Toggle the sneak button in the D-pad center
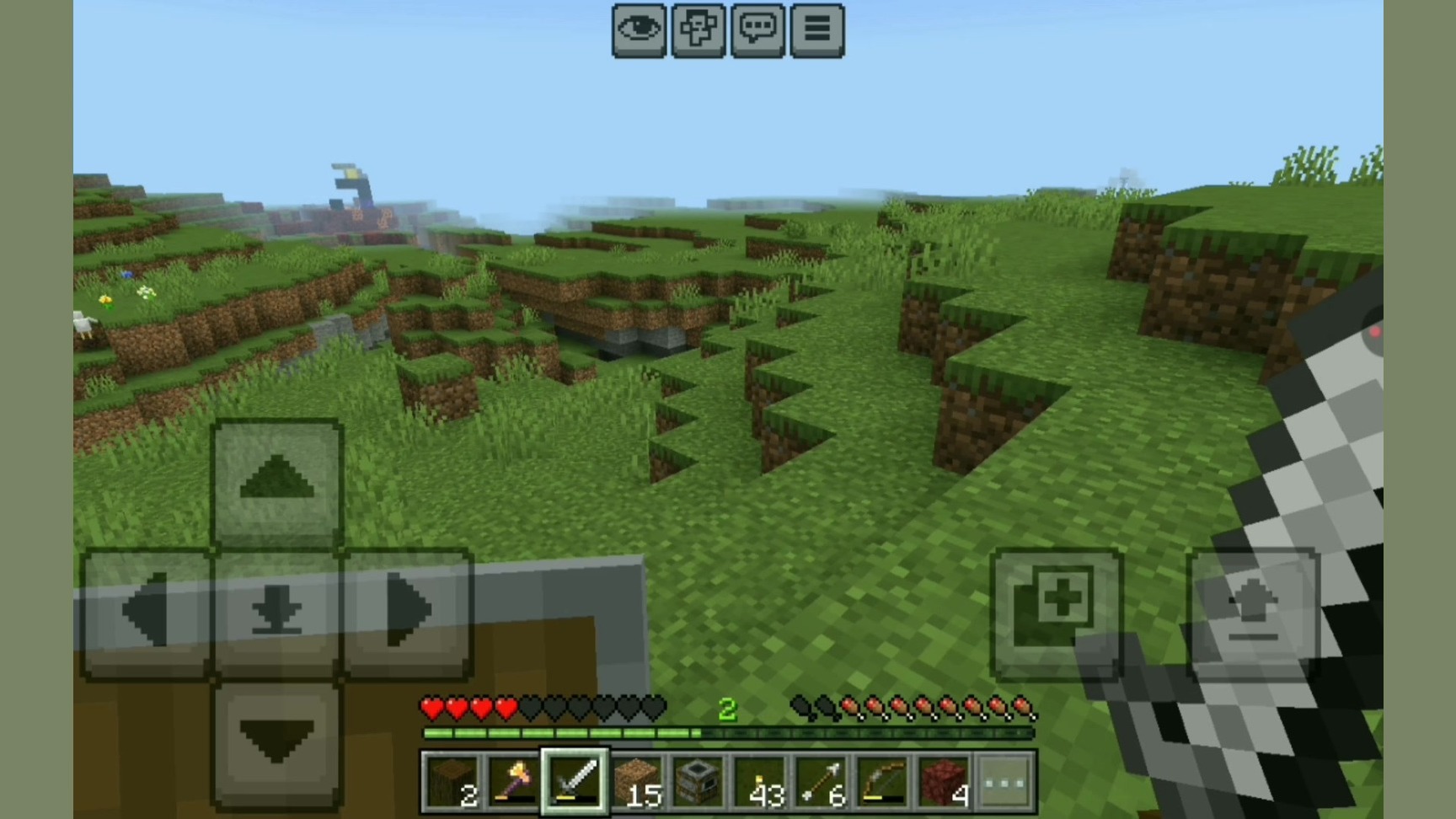The image size is (1456, 819). [277, 613]
